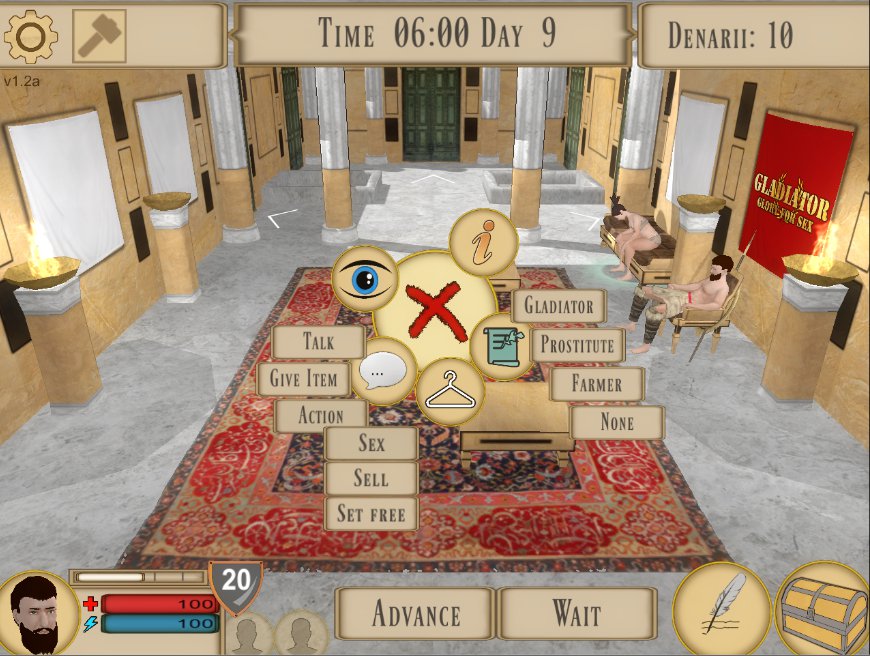This screenshot has height=656, width=870.
Task: Assign the Gladiator role
Action: pos(558,306)
